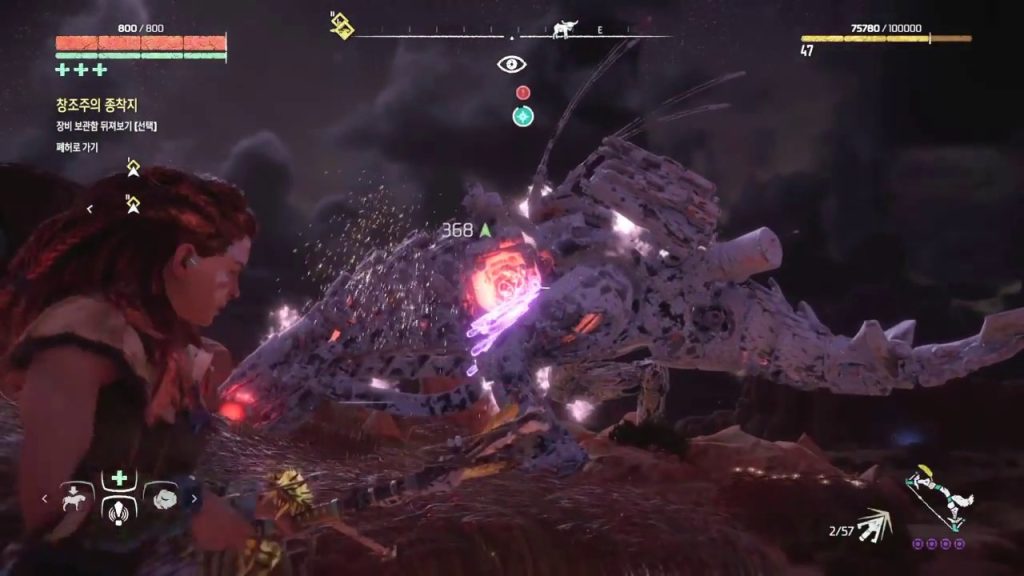Cycle tool selector with the left arrow
This screenshot has width=1024, height=576.
[44, 497]
